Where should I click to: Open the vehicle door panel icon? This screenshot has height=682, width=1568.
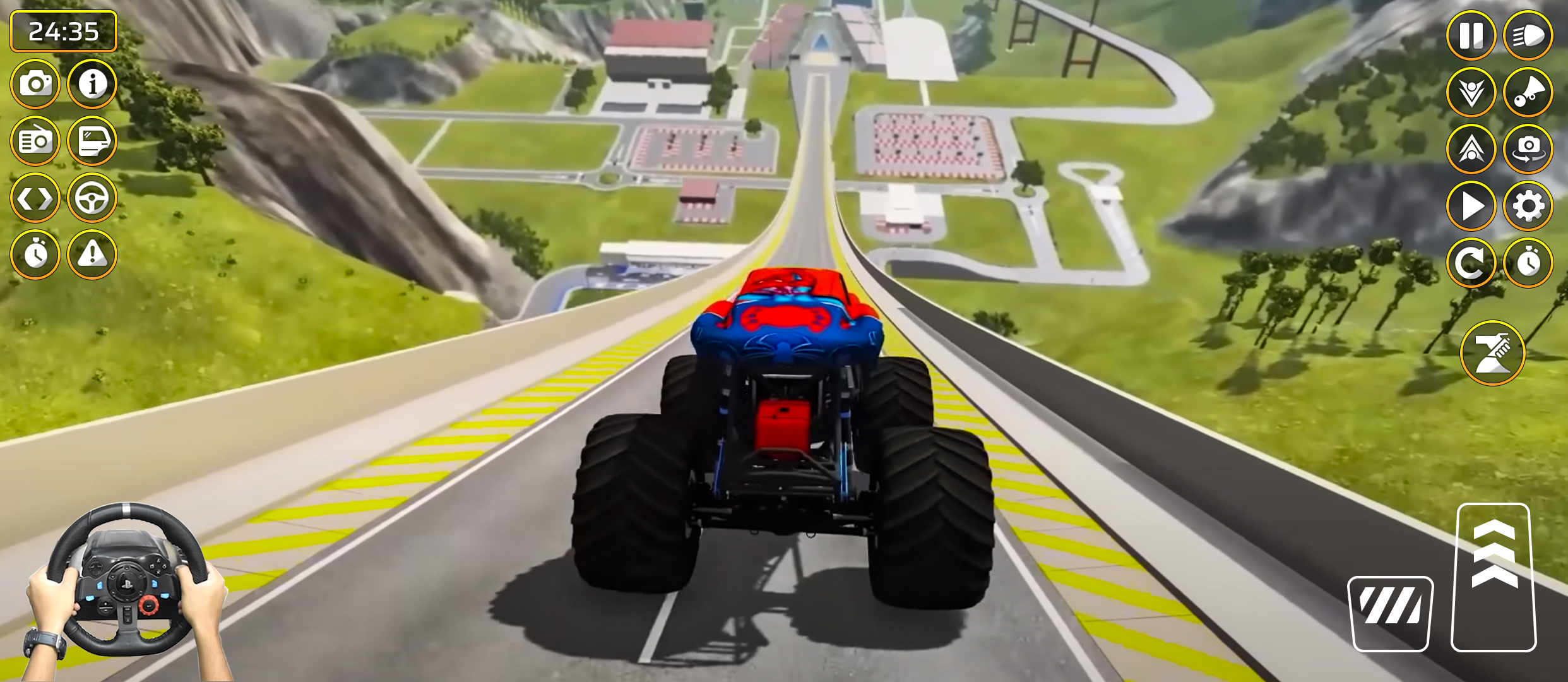tap(92, 140)
